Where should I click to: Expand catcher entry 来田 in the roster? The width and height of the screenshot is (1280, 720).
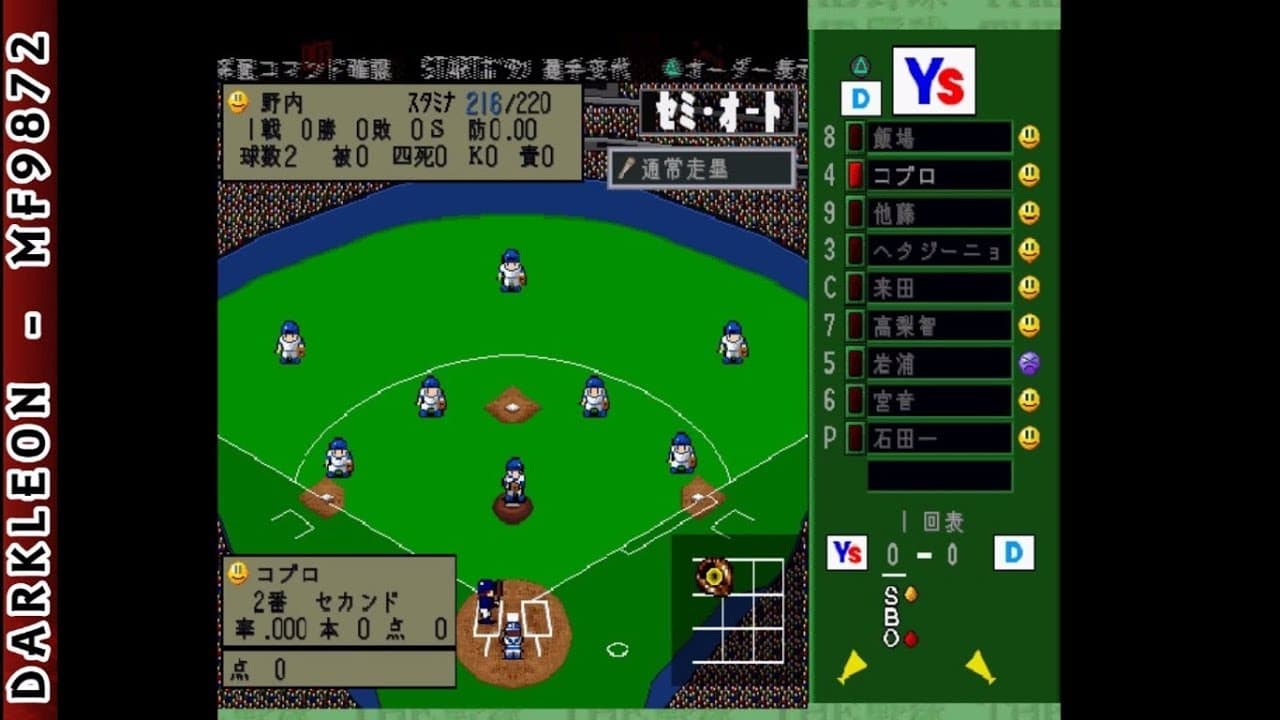tap(940, 288)
